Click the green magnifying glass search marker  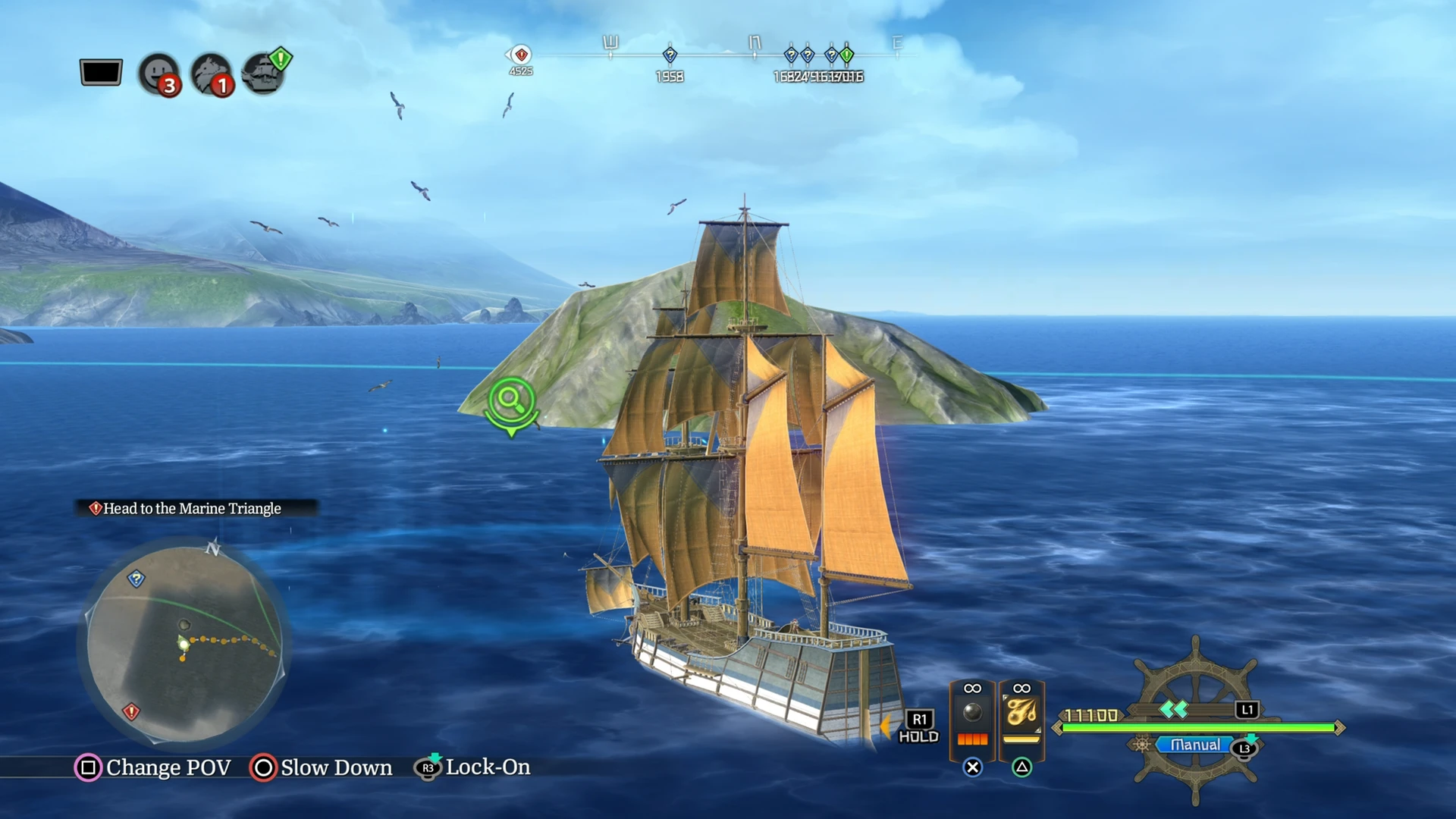(512, 401)
